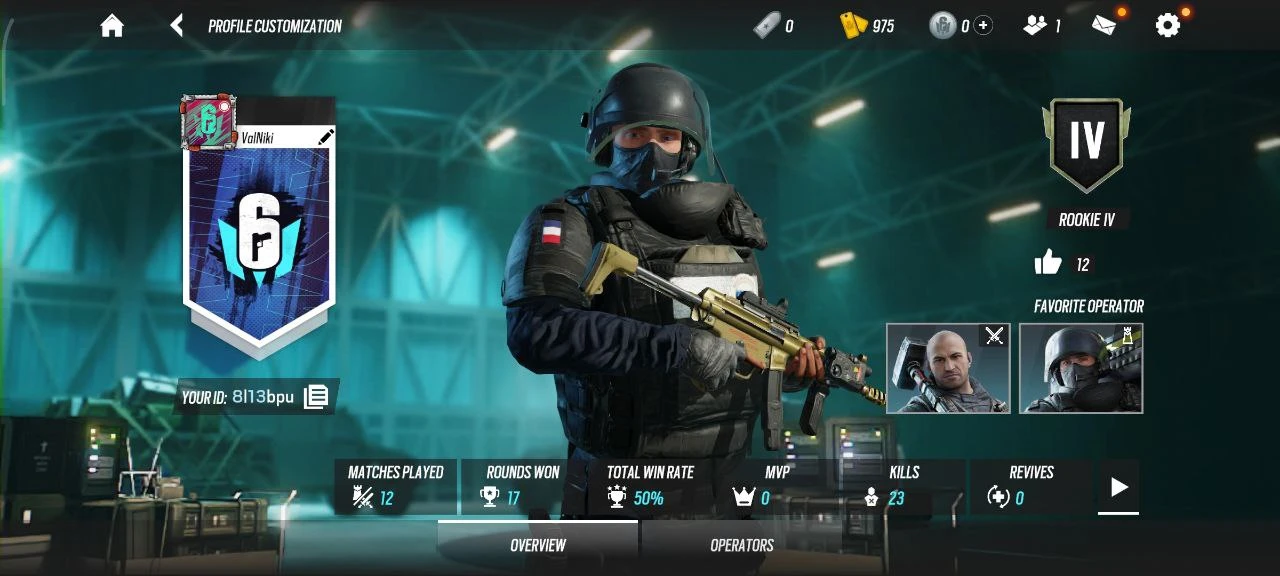
Task: Edit the ValNiki player name
Action: tap(325, 138)
